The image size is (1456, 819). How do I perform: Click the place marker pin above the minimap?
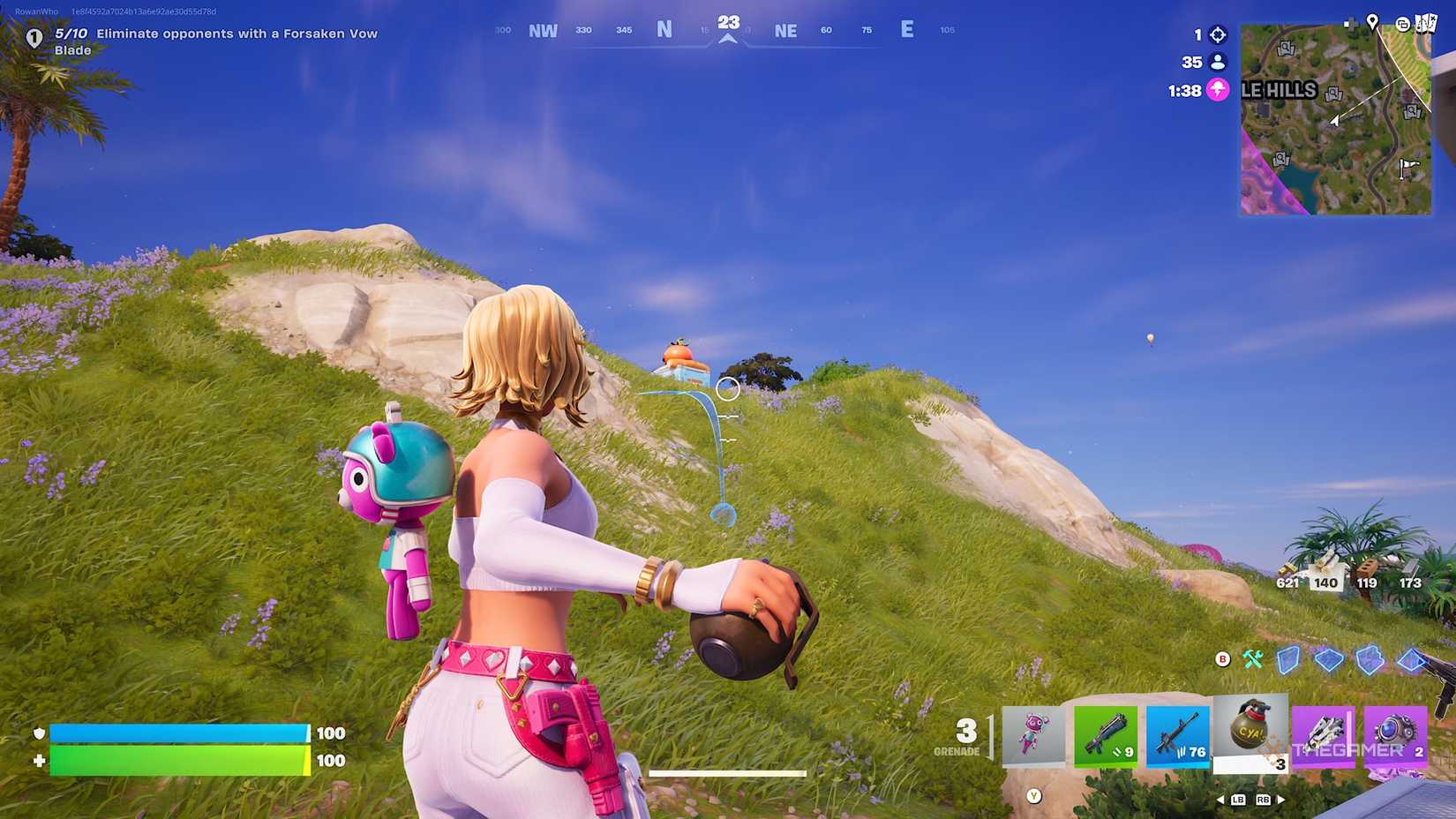point(1373,24)
